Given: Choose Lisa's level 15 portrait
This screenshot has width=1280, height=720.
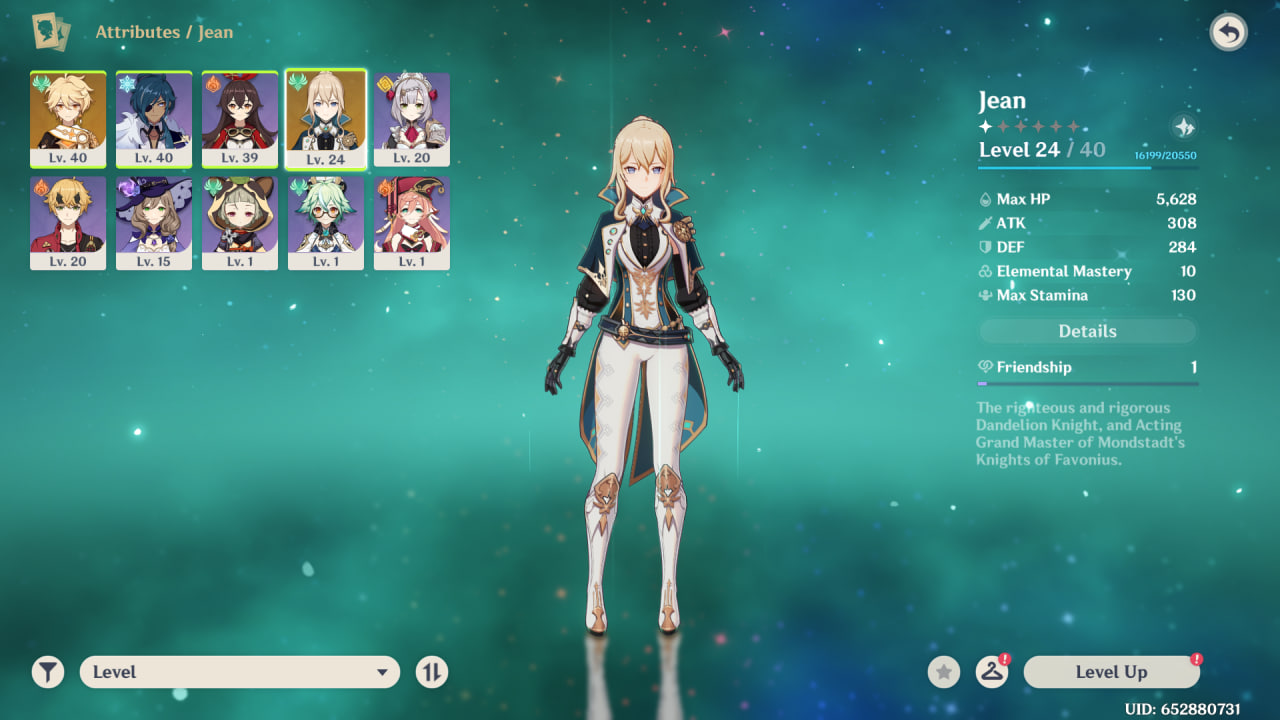Looking at the screenshot, I should pos(154,222).
